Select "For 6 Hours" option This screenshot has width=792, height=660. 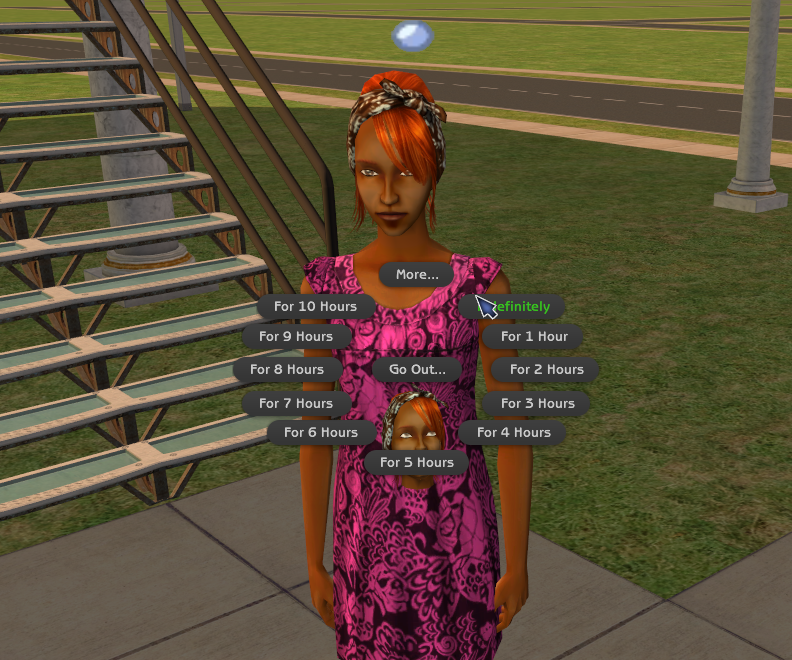coord(320,432)
